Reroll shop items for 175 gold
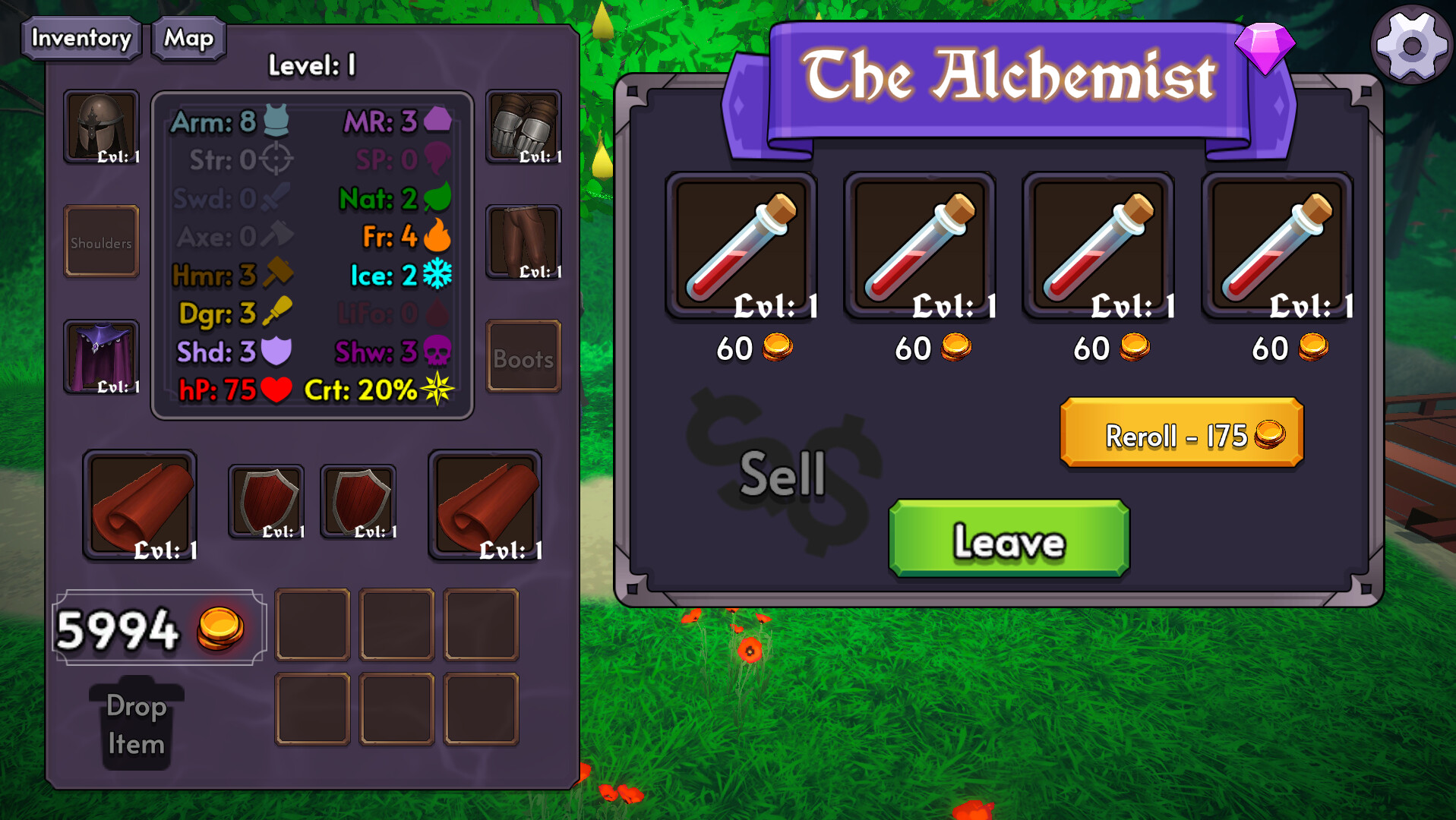Image resolution: width=1456 pixels, height=820 pixels. pos(1181,434)
